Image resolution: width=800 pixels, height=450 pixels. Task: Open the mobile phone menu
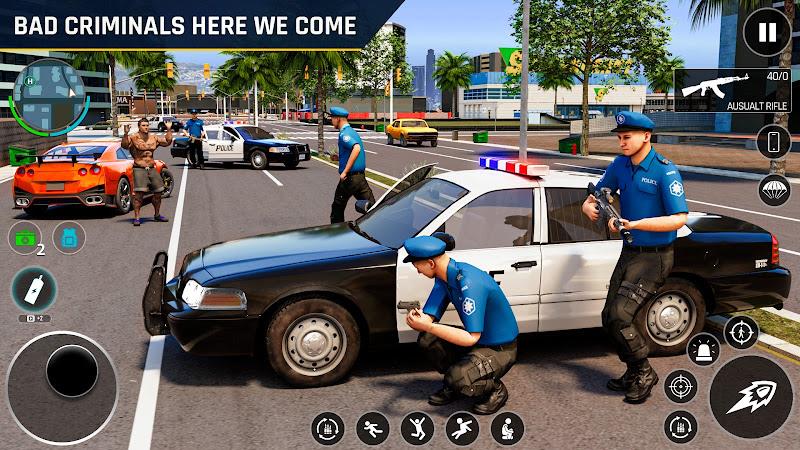pyautogui.click(x=774, y=143)
